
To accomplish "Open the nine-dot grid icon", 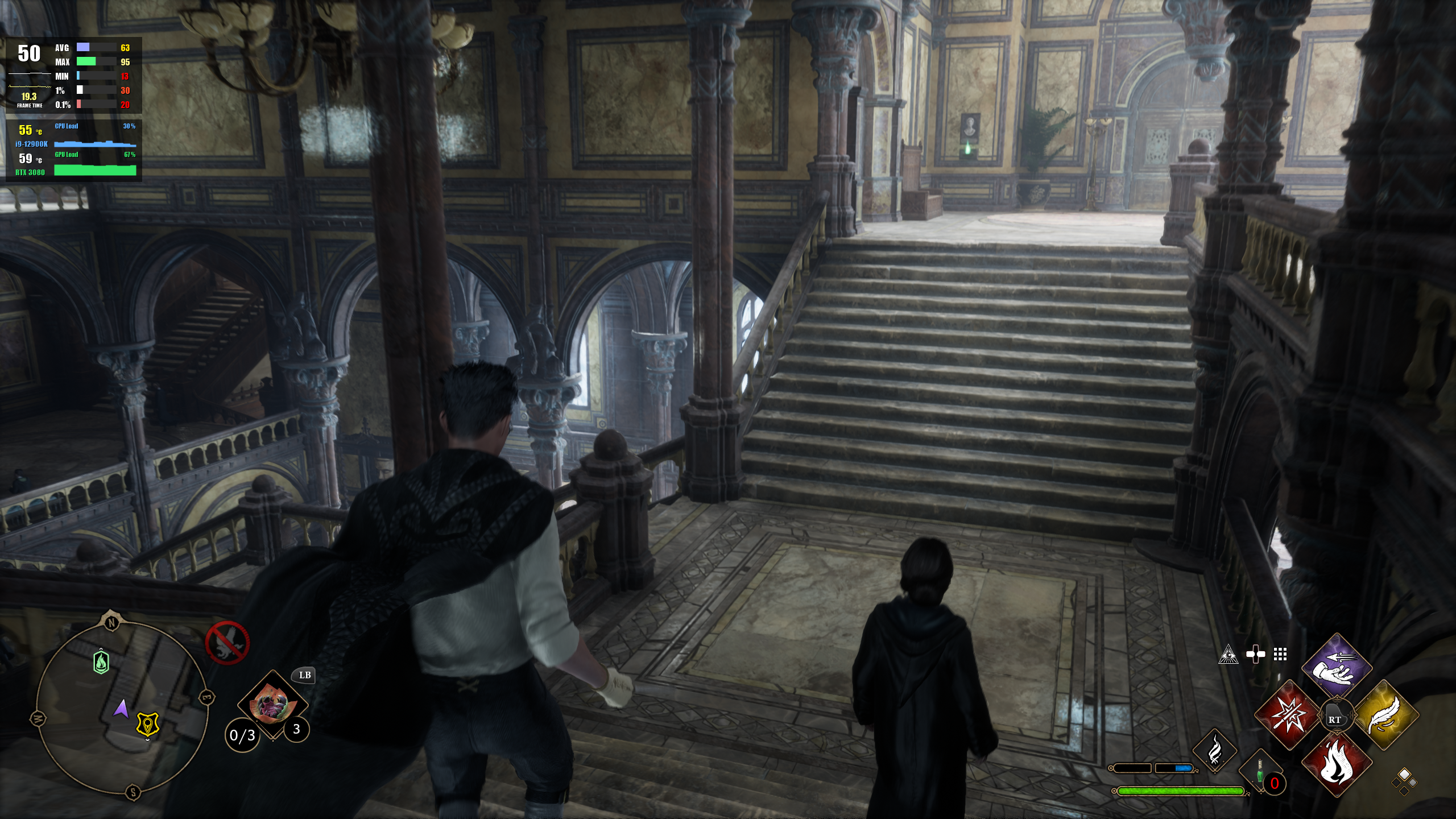I will pos(1280,655).
